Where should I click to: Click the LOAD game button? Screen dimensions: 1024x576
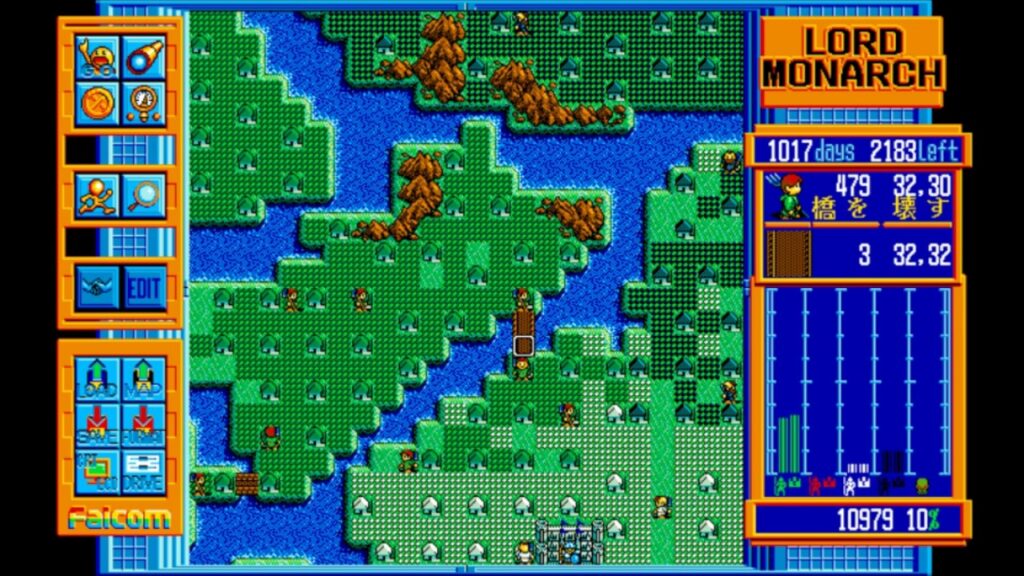coord(98,379)
